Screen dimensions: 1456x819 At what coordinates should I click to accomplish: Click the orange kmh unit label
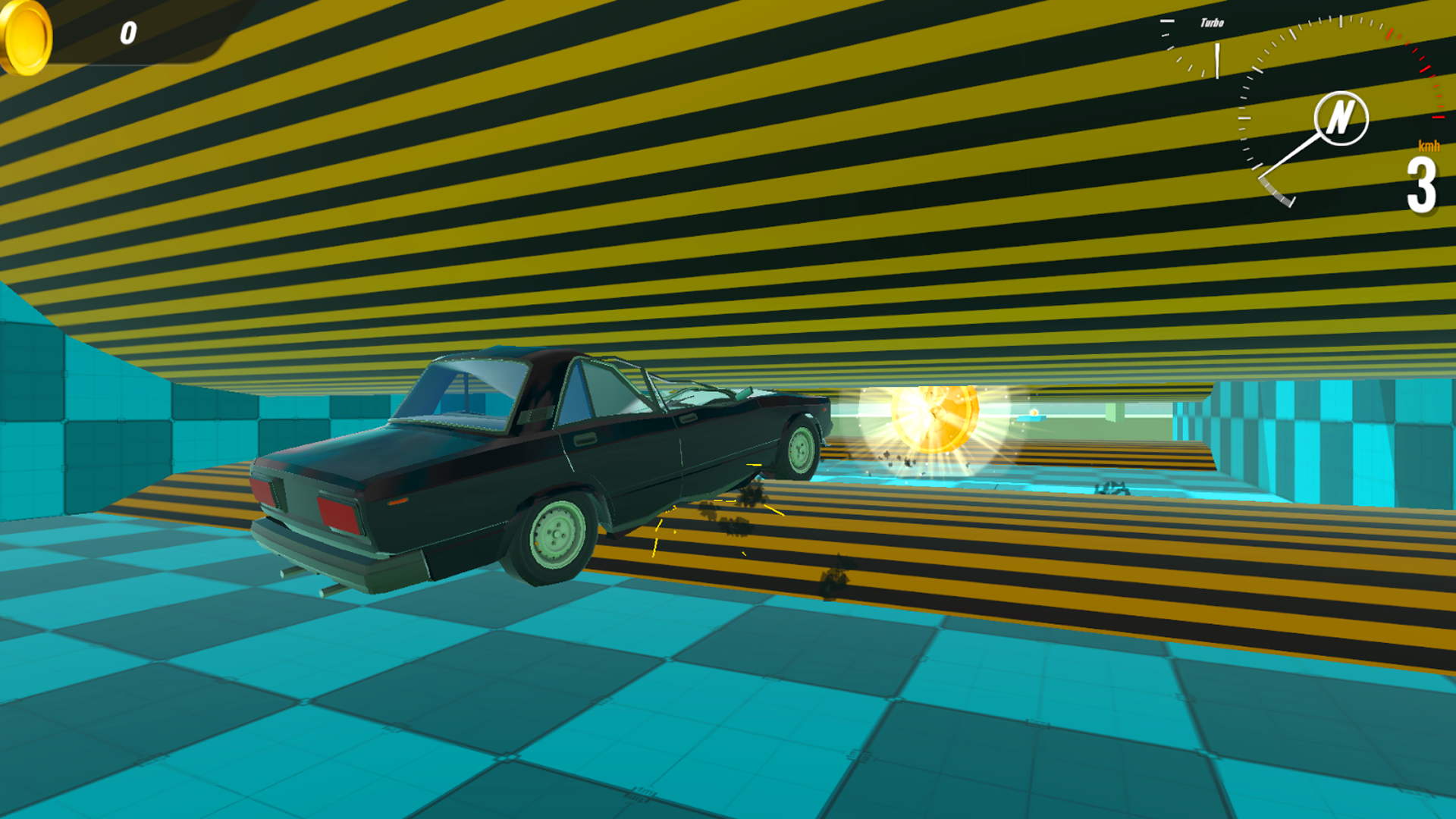click(x=1429, y=146)
